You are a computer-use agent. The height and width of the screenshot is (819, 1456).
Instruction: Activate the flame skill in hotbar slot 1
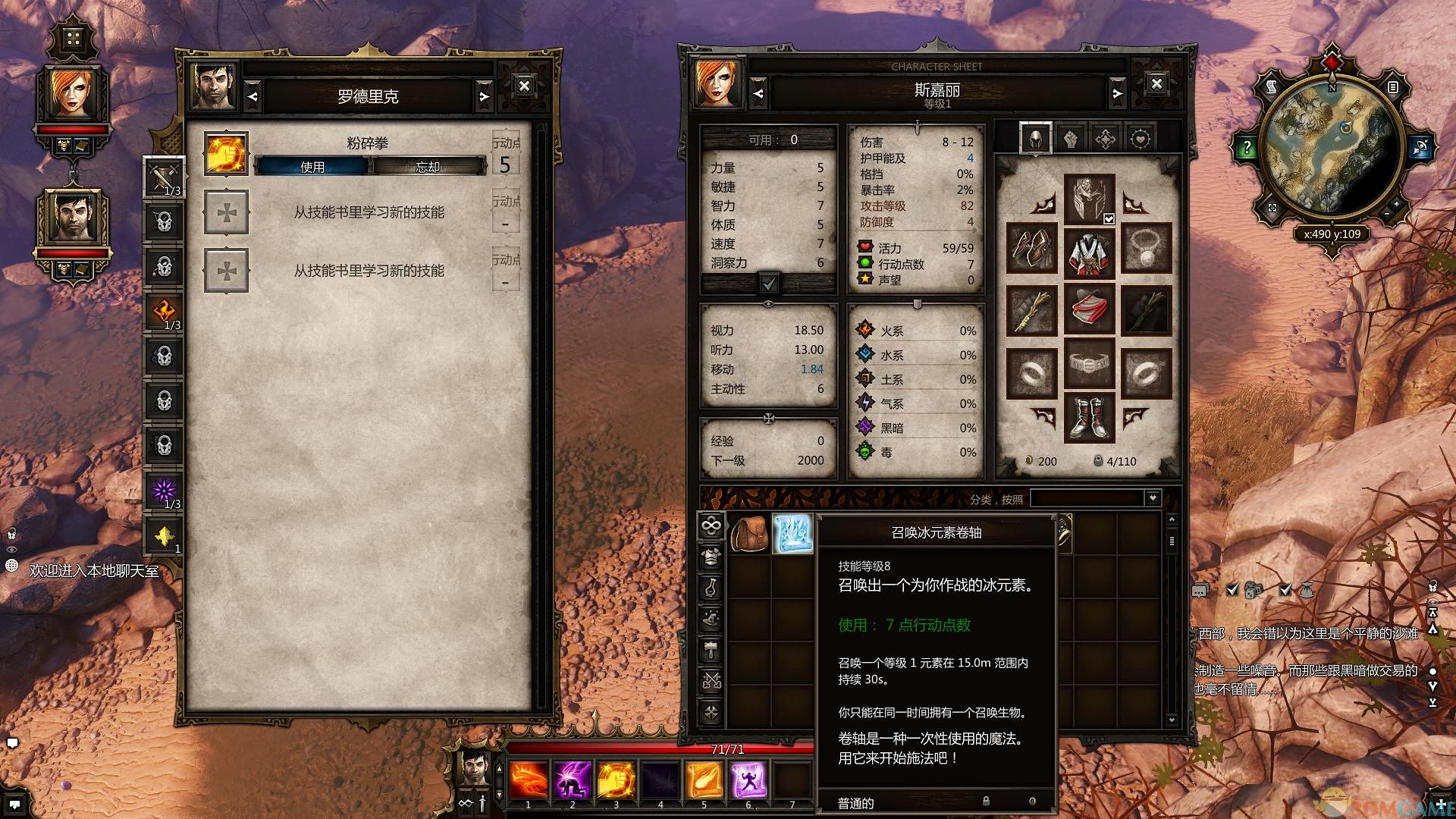[x=529, y=780]
